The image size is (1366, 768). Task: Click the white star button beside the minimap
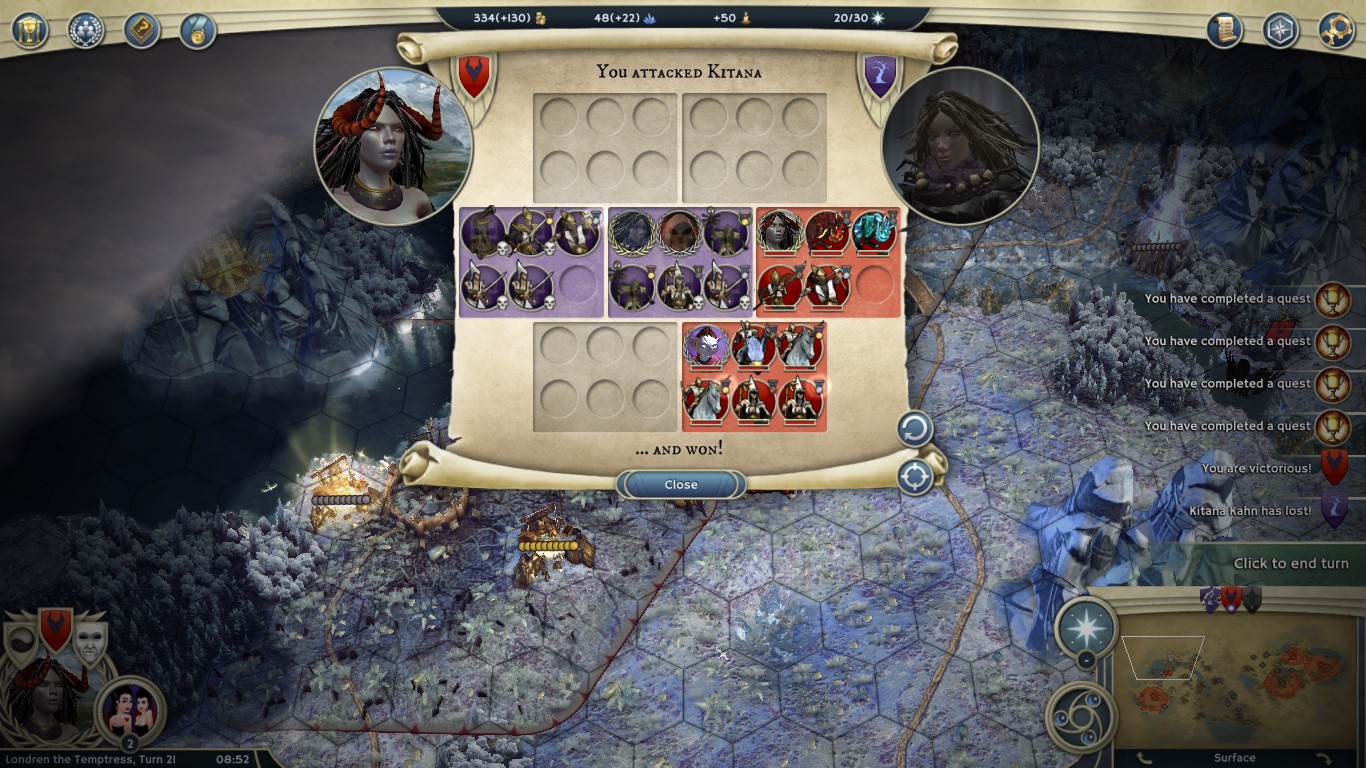click(1086, 627)
